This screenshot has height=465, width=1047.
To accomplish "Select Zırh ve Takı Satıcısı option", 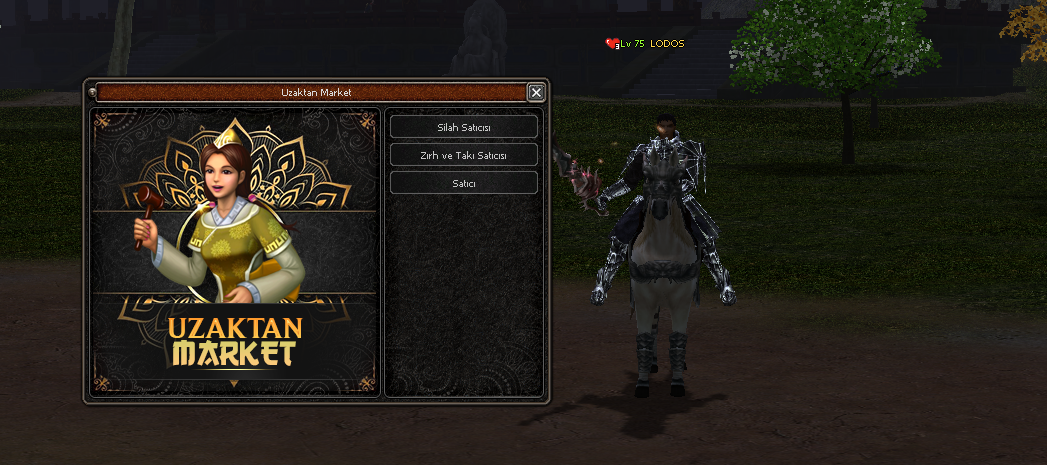I will point(463,155).
